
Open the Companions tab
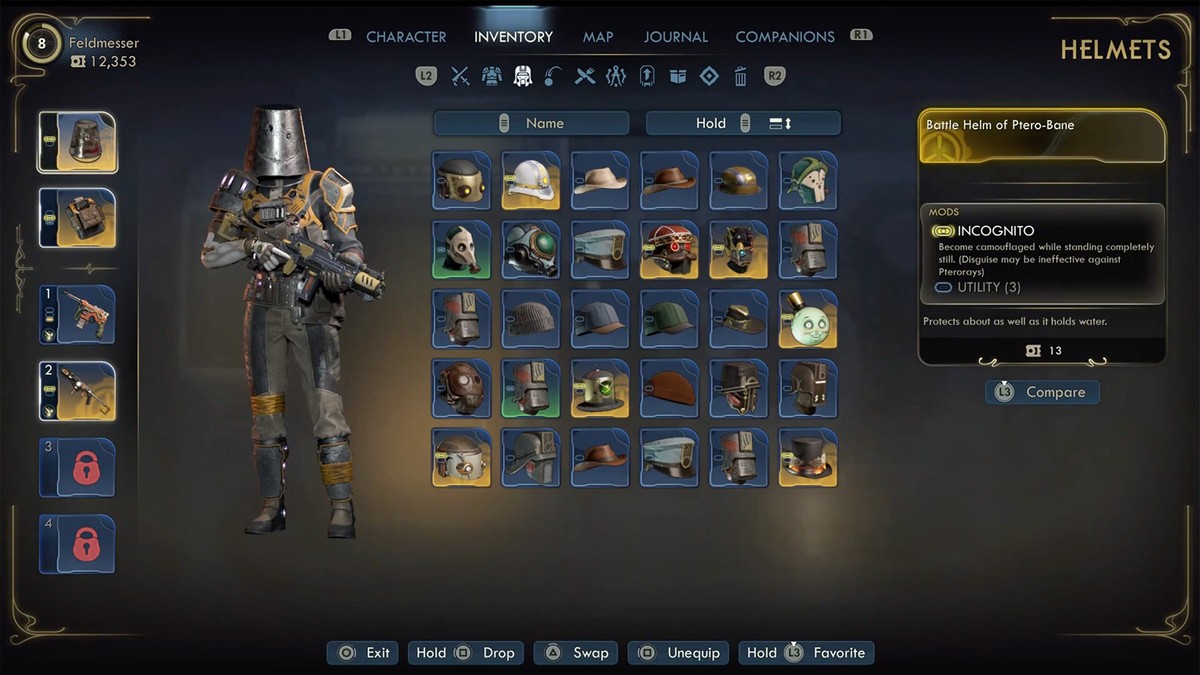(785, 37)
